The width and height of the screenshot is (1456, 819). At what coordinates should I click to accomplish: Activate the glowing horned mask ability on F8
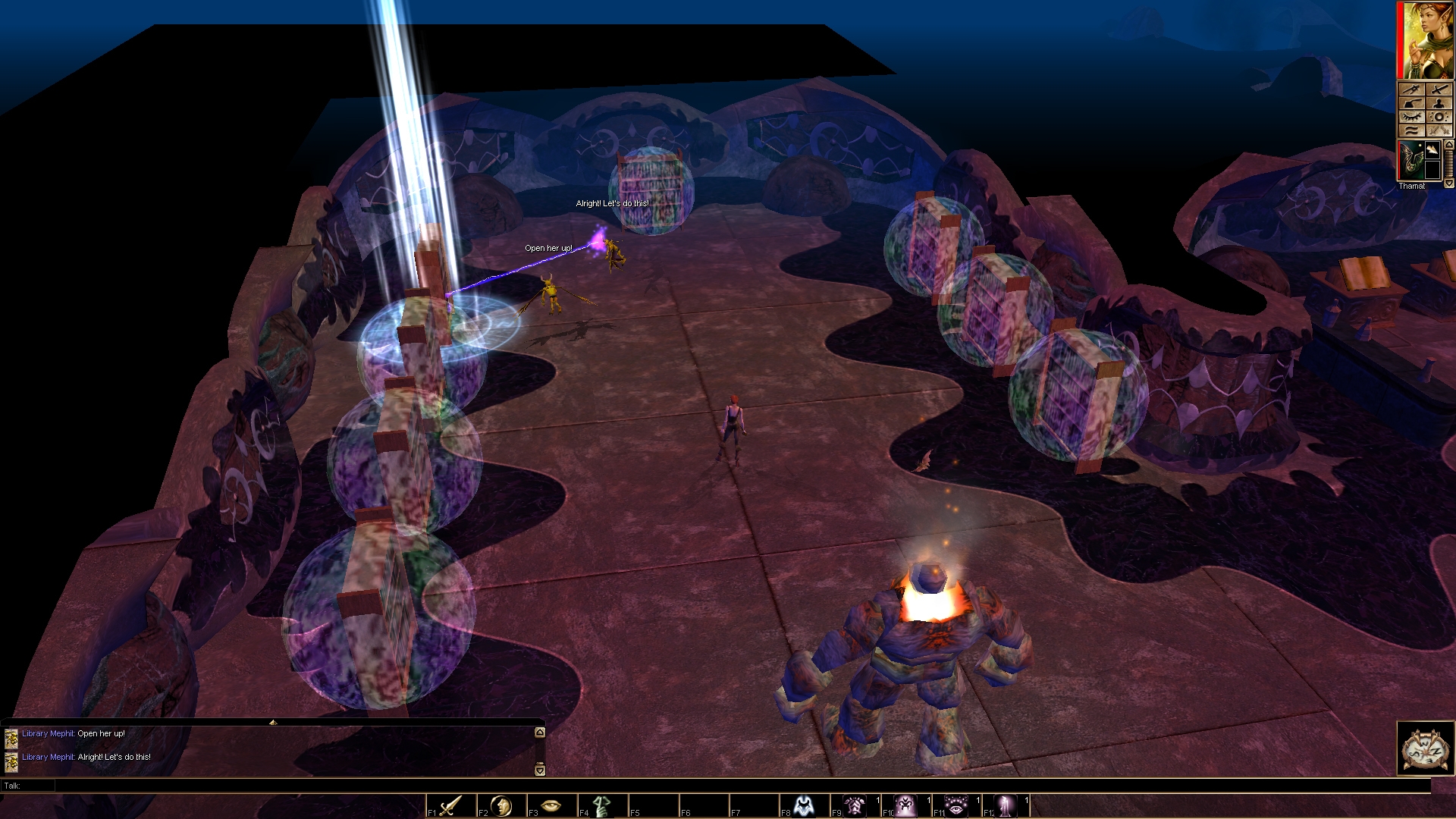[x=804, y=805]
